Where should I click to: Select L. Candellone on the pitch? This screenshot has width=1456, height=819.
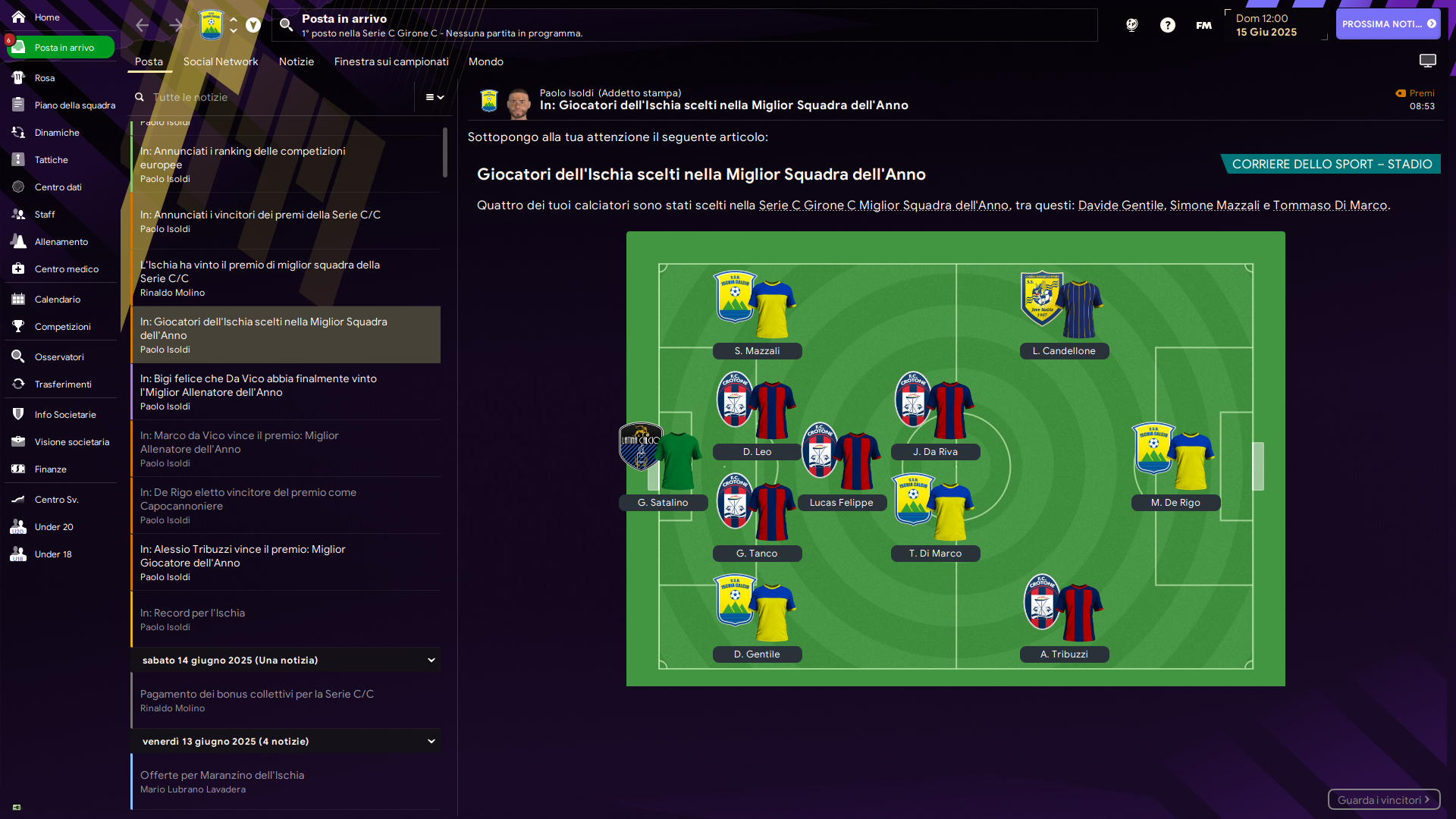click(1064, 351)
